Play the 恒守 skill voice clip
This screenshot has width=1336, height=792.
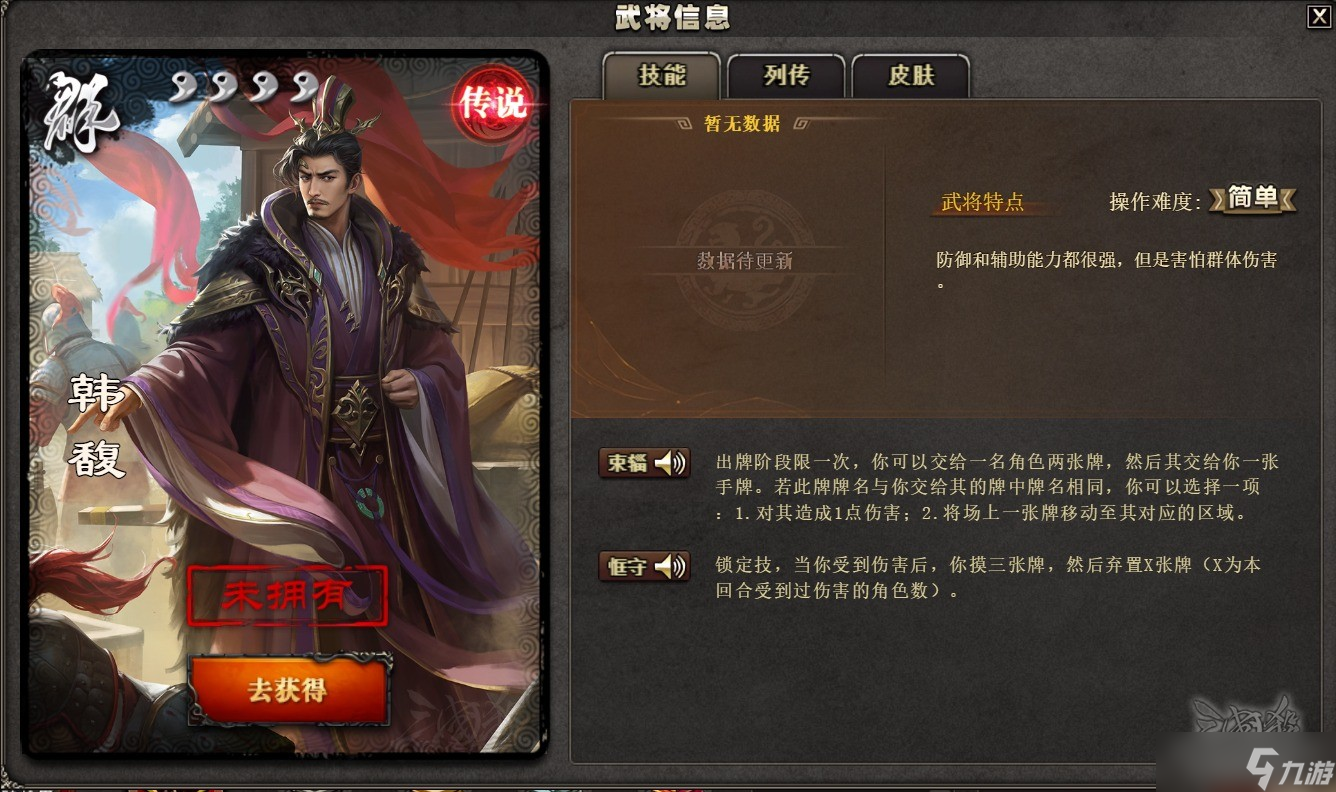click(x=669, y=566)
